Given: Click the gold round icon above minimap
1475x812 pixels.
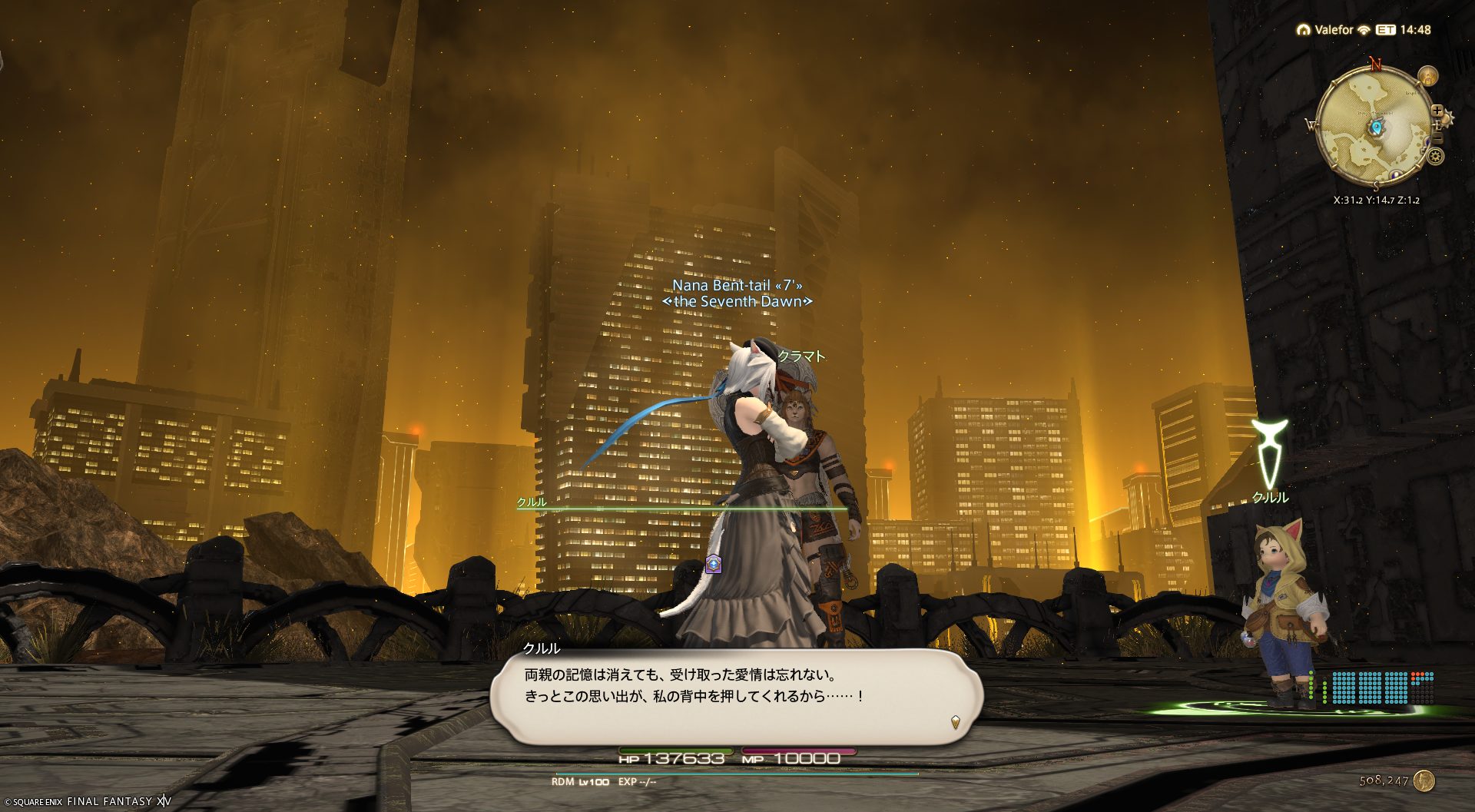Looking at the screenshot, I should (1427, 76).
